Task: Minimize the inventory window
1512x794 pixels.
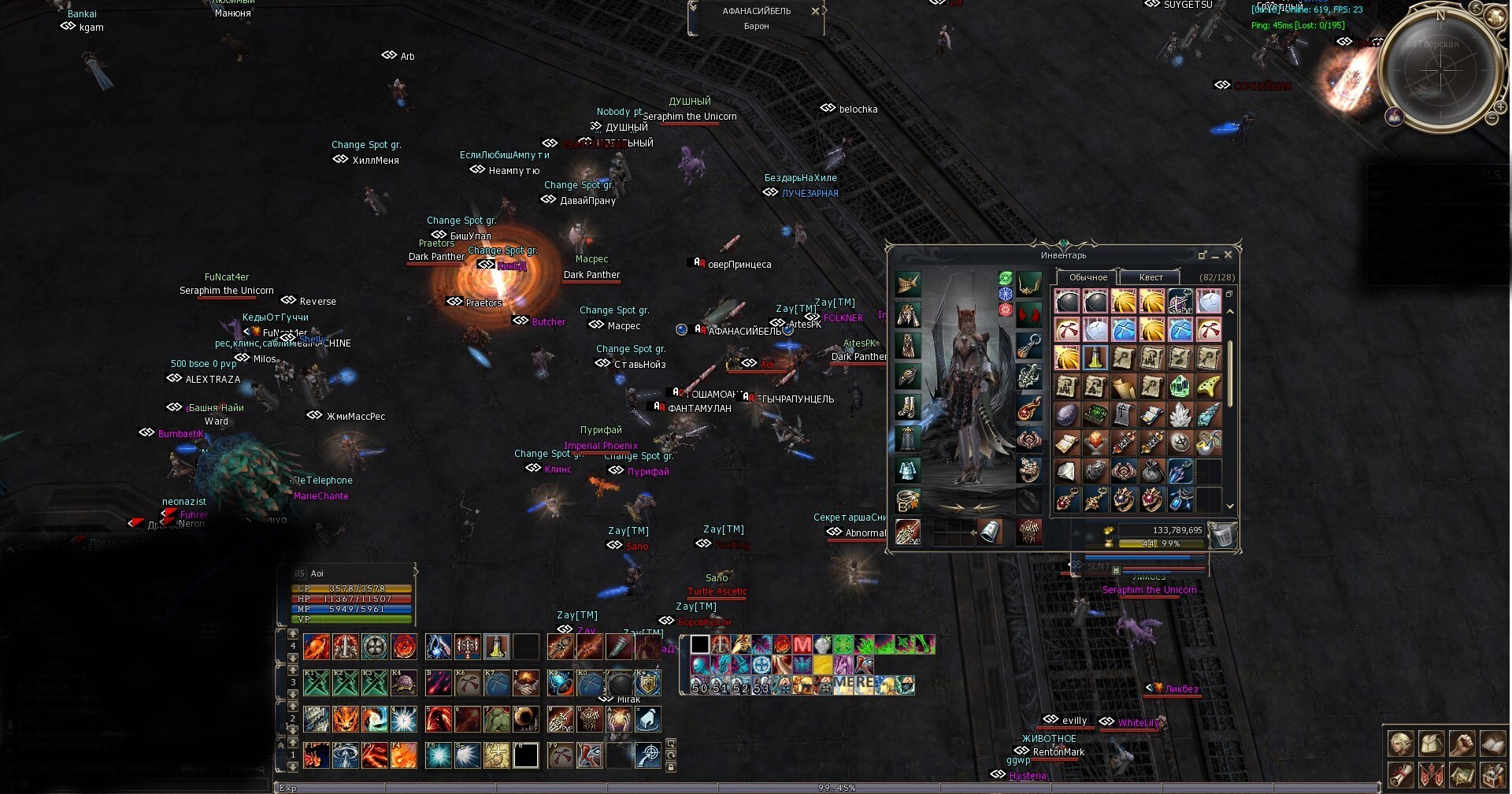Action: 1215,255
